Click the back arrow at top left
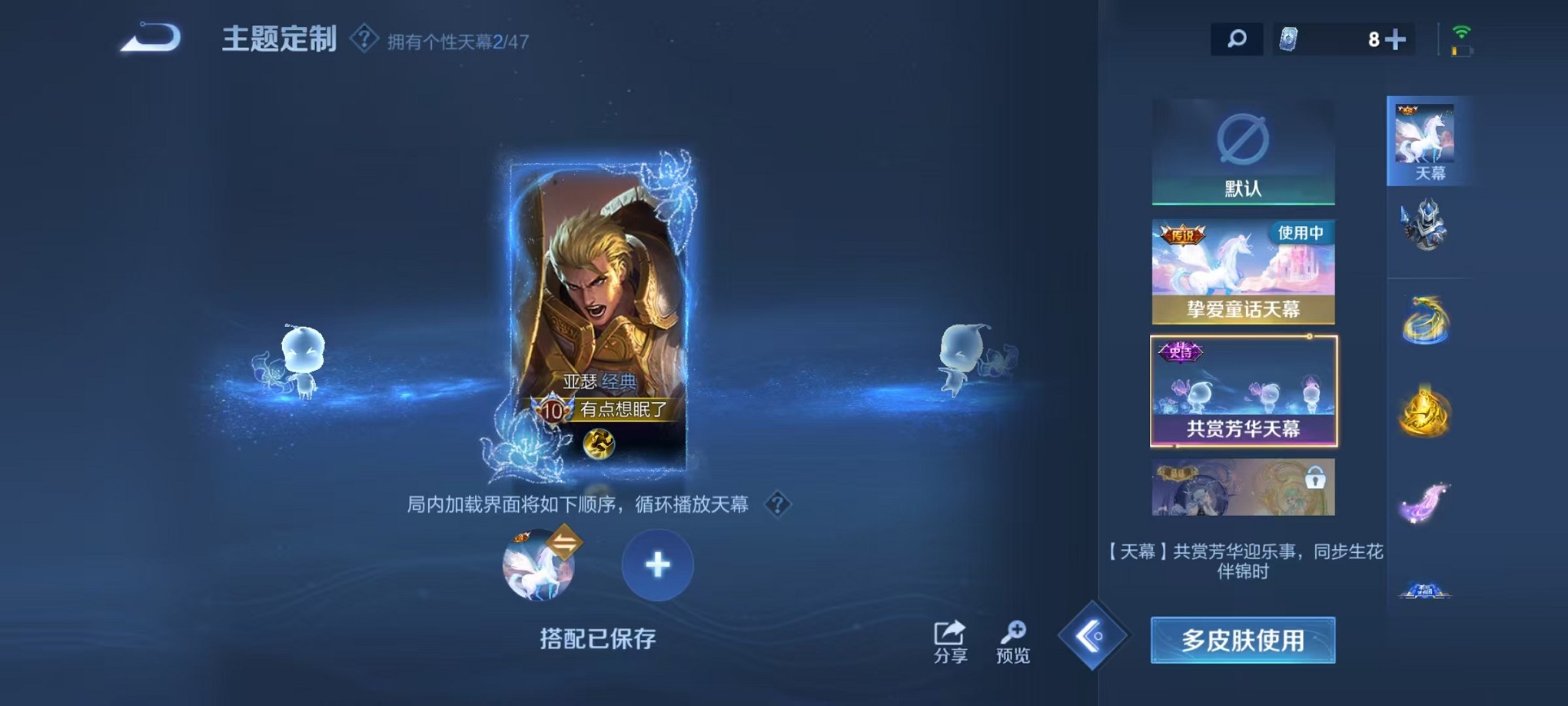This screenshot has width=1568, height=706. click(148, 36)
